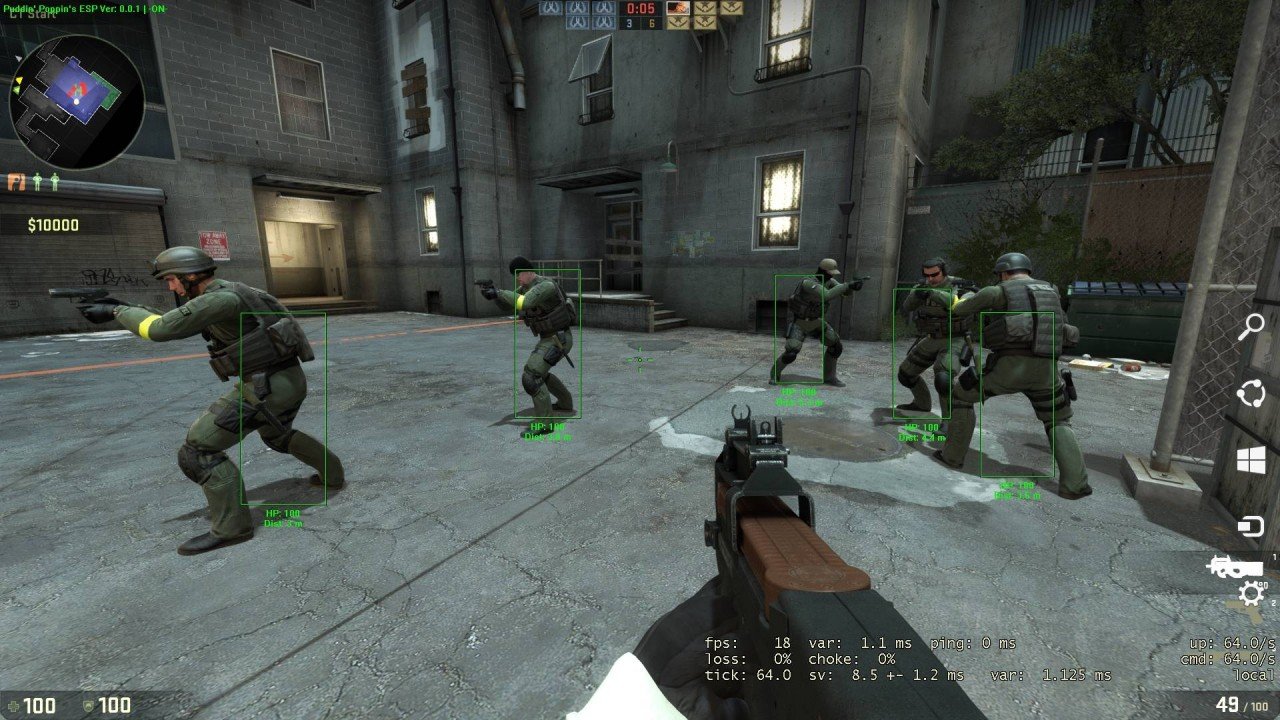
Task: Open the Windows charms Search icon
Action: [x=1251, y=327]
